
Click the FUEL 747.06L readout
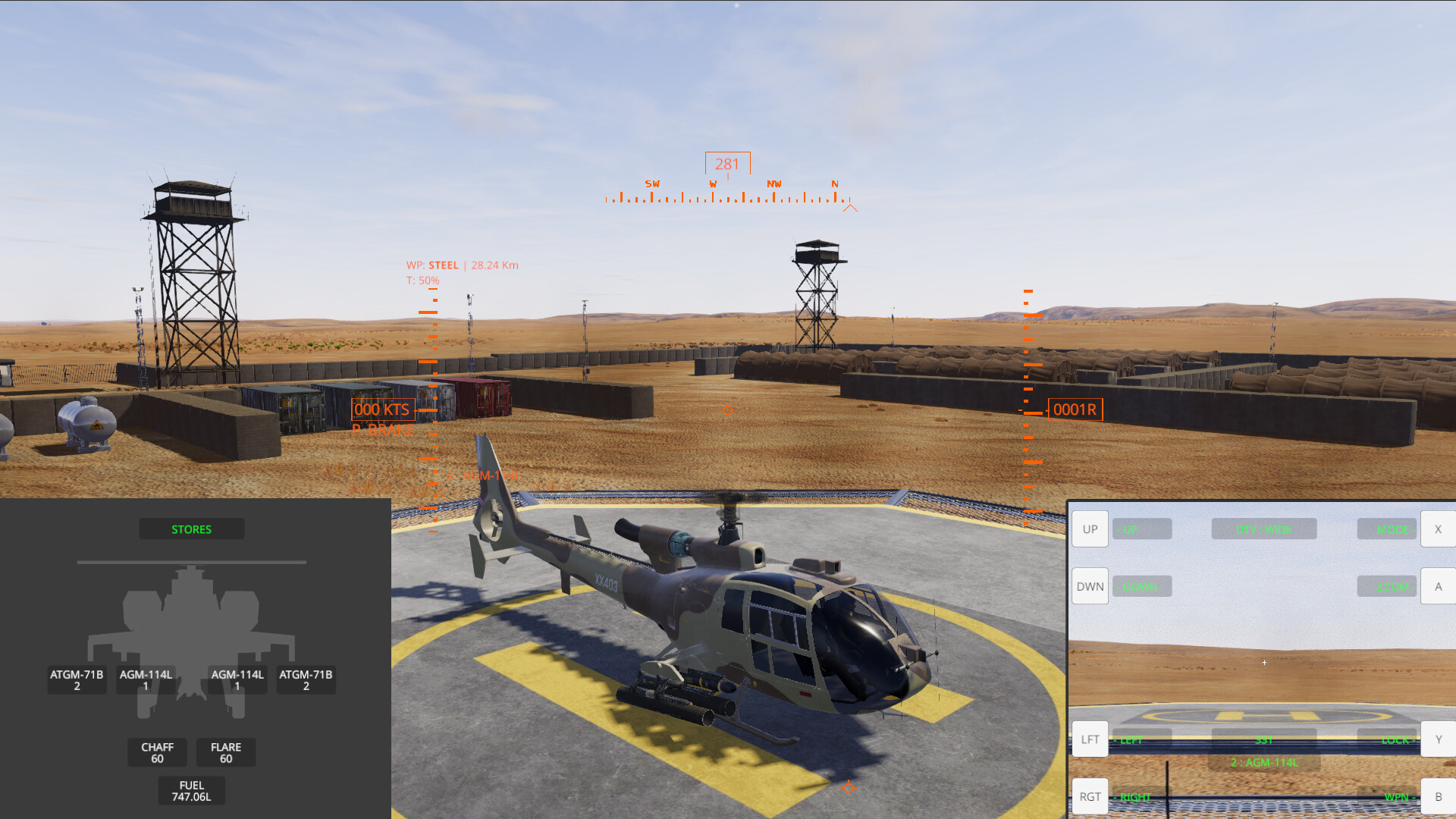pos(190,790)
